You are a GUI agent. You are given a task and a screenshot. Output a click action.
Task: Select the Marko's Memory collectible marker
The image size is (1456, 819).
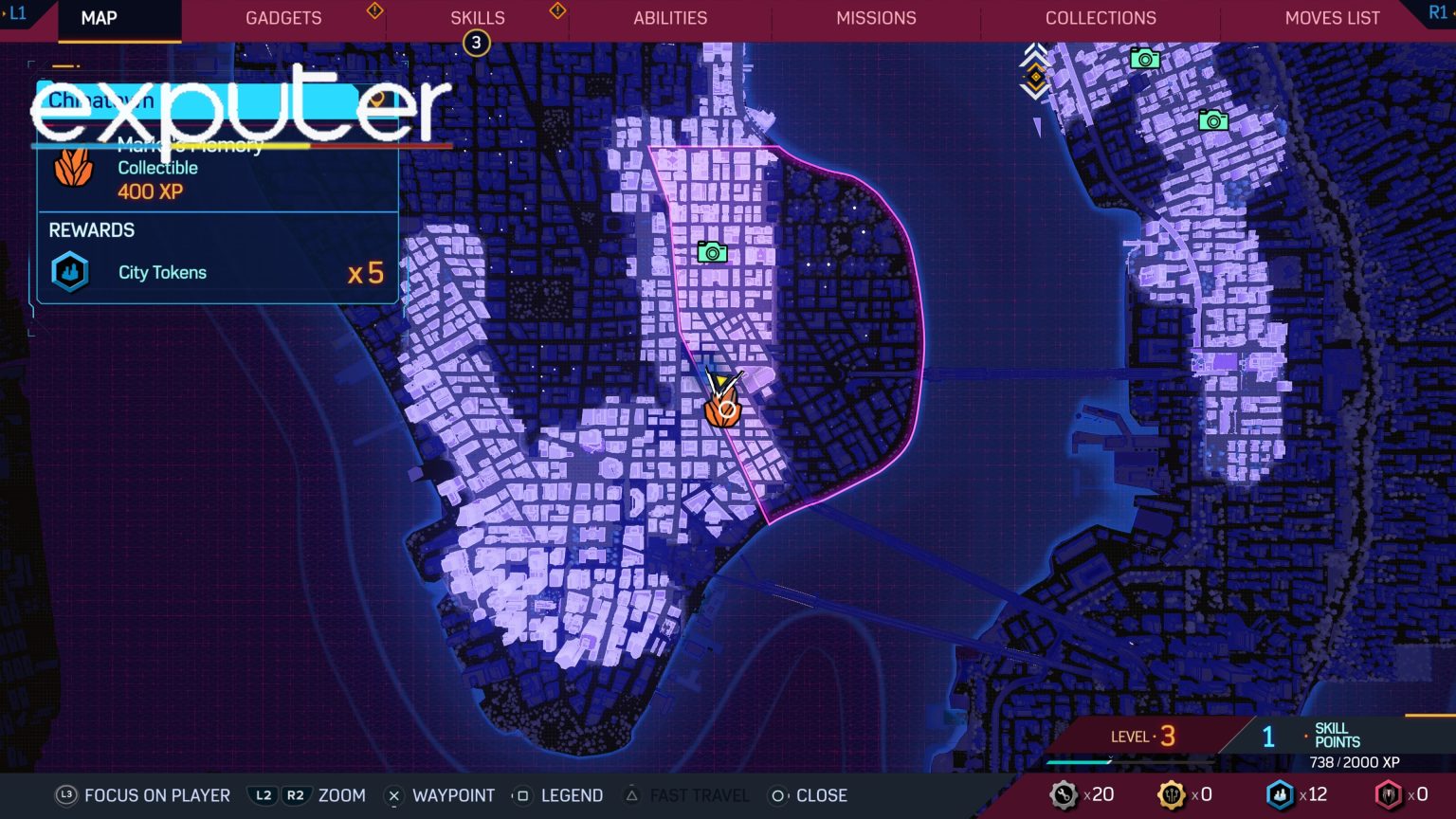722,411
